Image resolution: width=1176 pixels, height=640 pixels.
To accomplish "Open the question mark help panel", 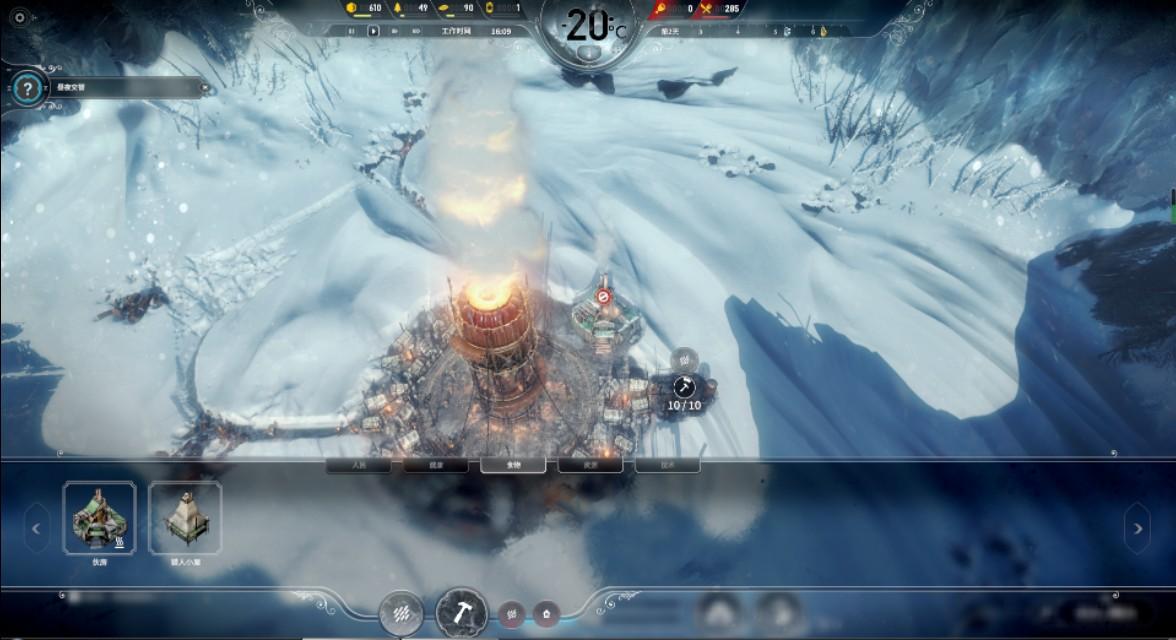I will 28,89.
